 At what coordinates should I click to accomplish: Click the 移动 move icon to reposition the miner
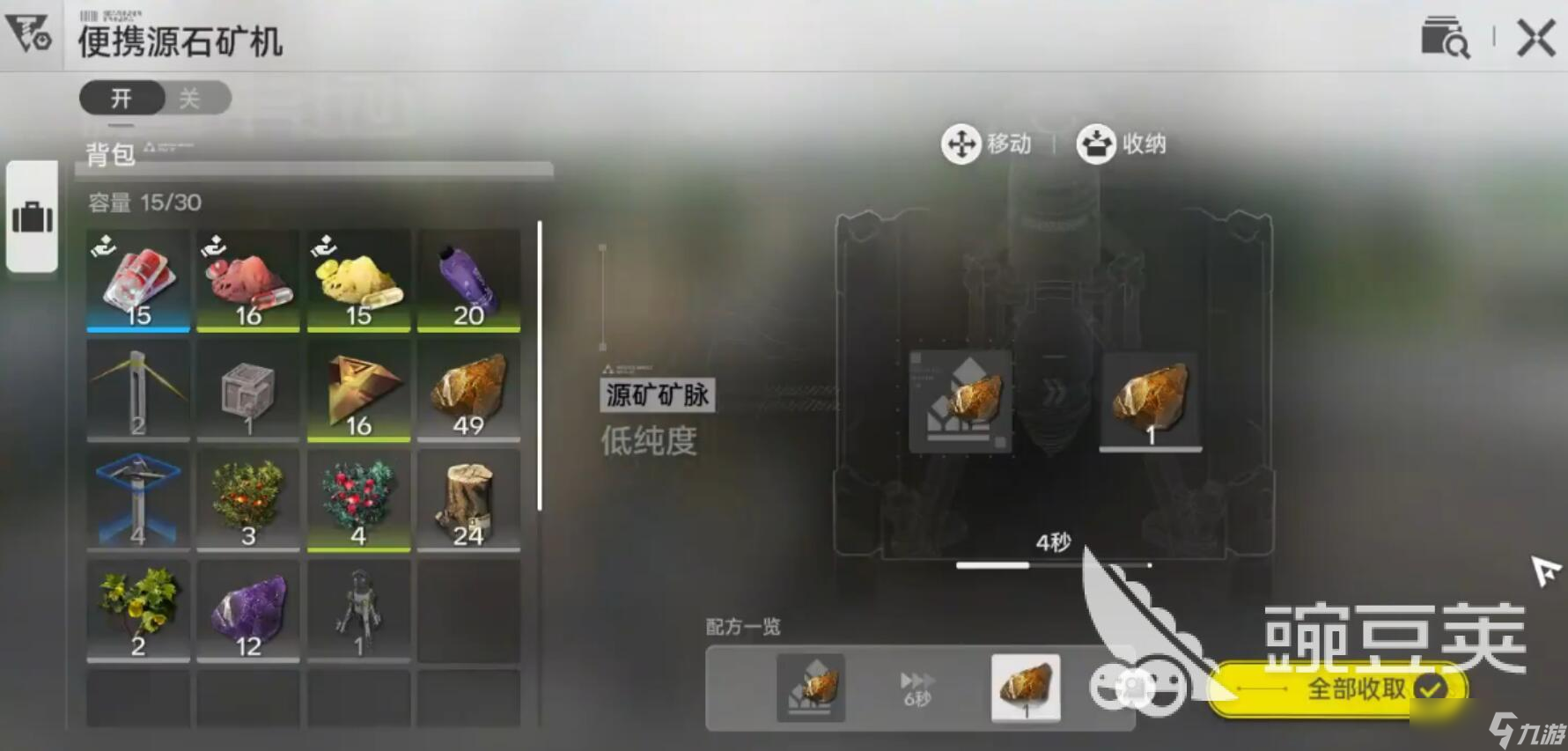click(x=961, y=144)
